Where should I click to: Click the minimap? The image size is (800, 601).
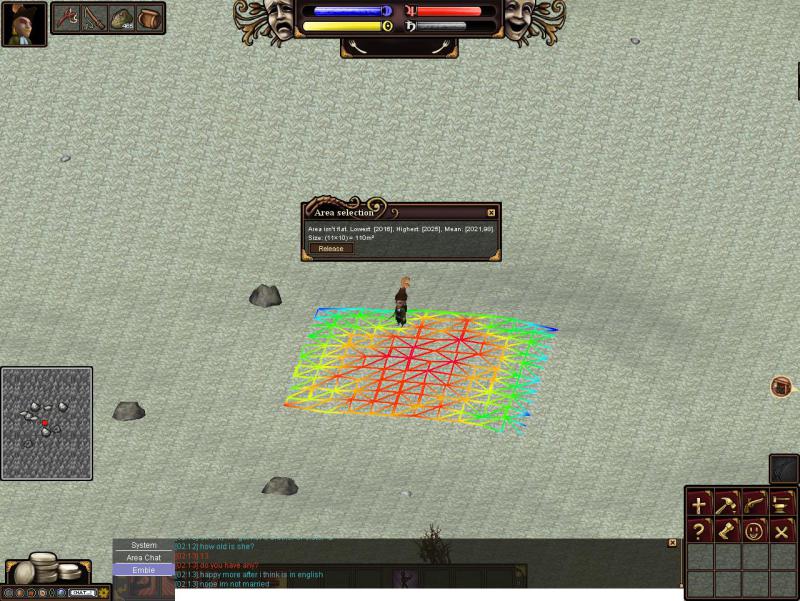tap(47, 423)
